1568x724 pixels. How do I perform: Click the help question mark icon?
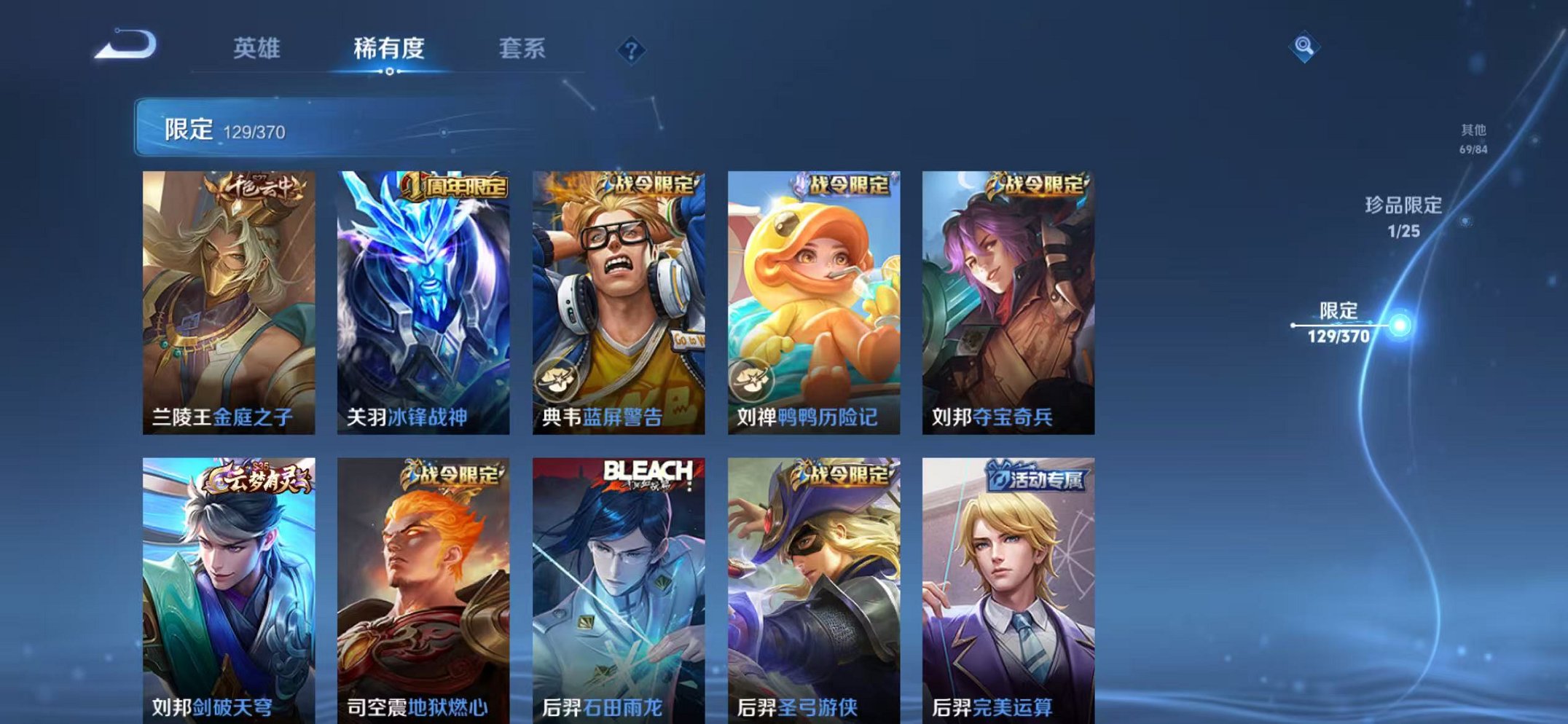point(632,50)
